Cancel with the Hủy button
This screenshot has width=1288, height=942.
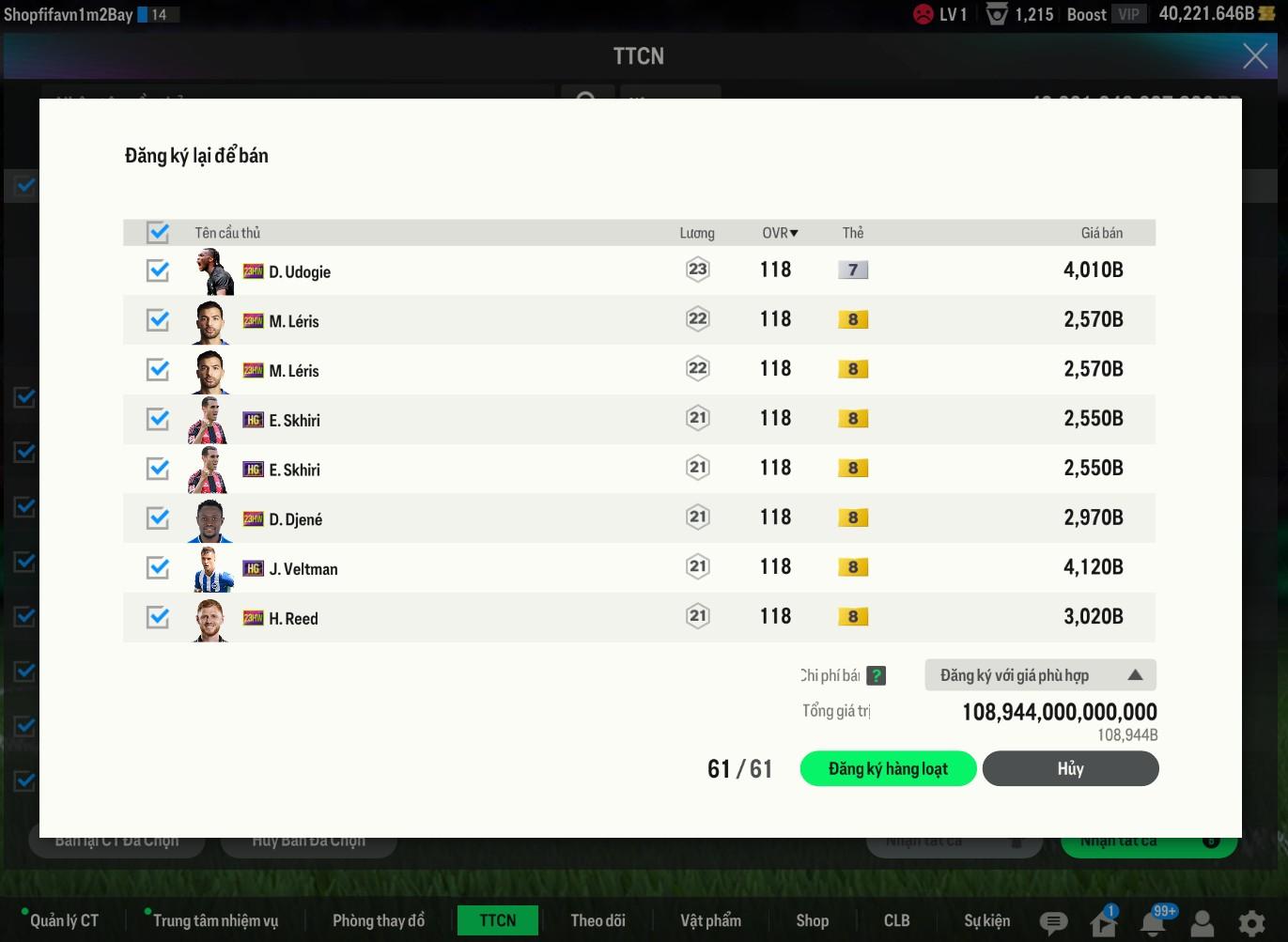tap(1070, 769)
